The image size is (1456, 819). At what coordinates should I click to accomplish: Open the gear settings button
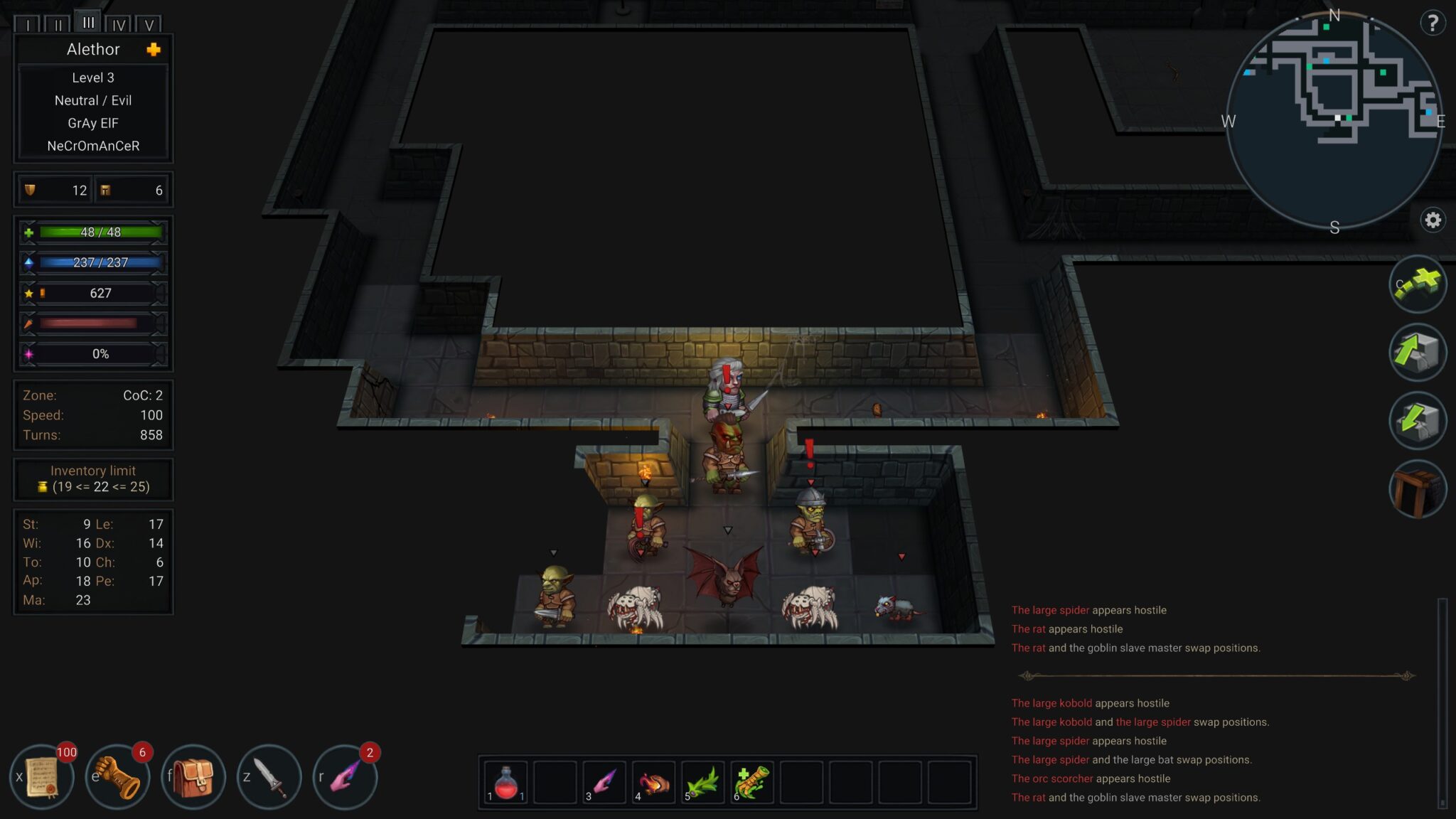(x=1433, y=220)
